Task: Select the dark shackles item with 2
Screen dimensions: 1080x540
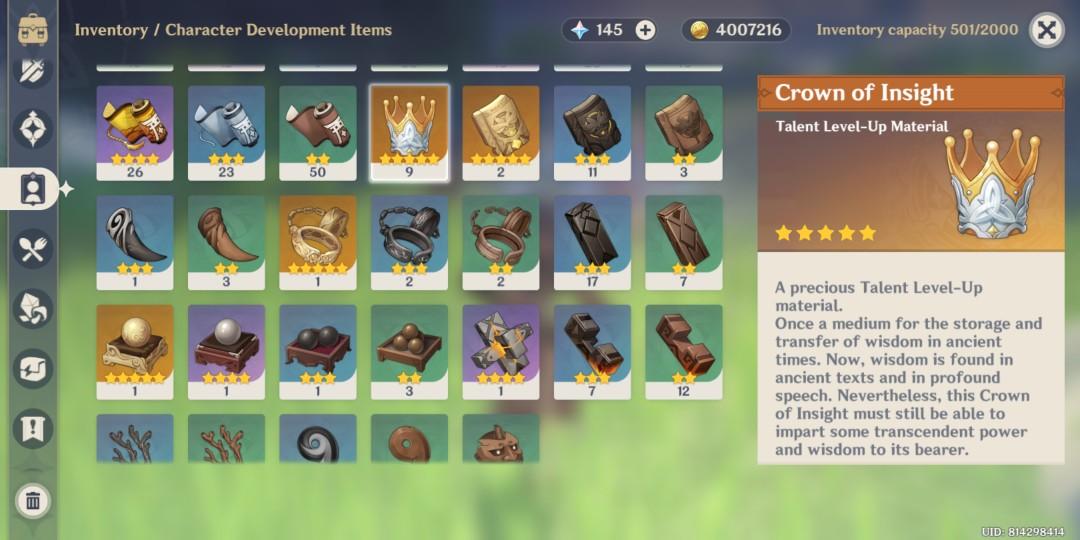Action: point(409,239)
